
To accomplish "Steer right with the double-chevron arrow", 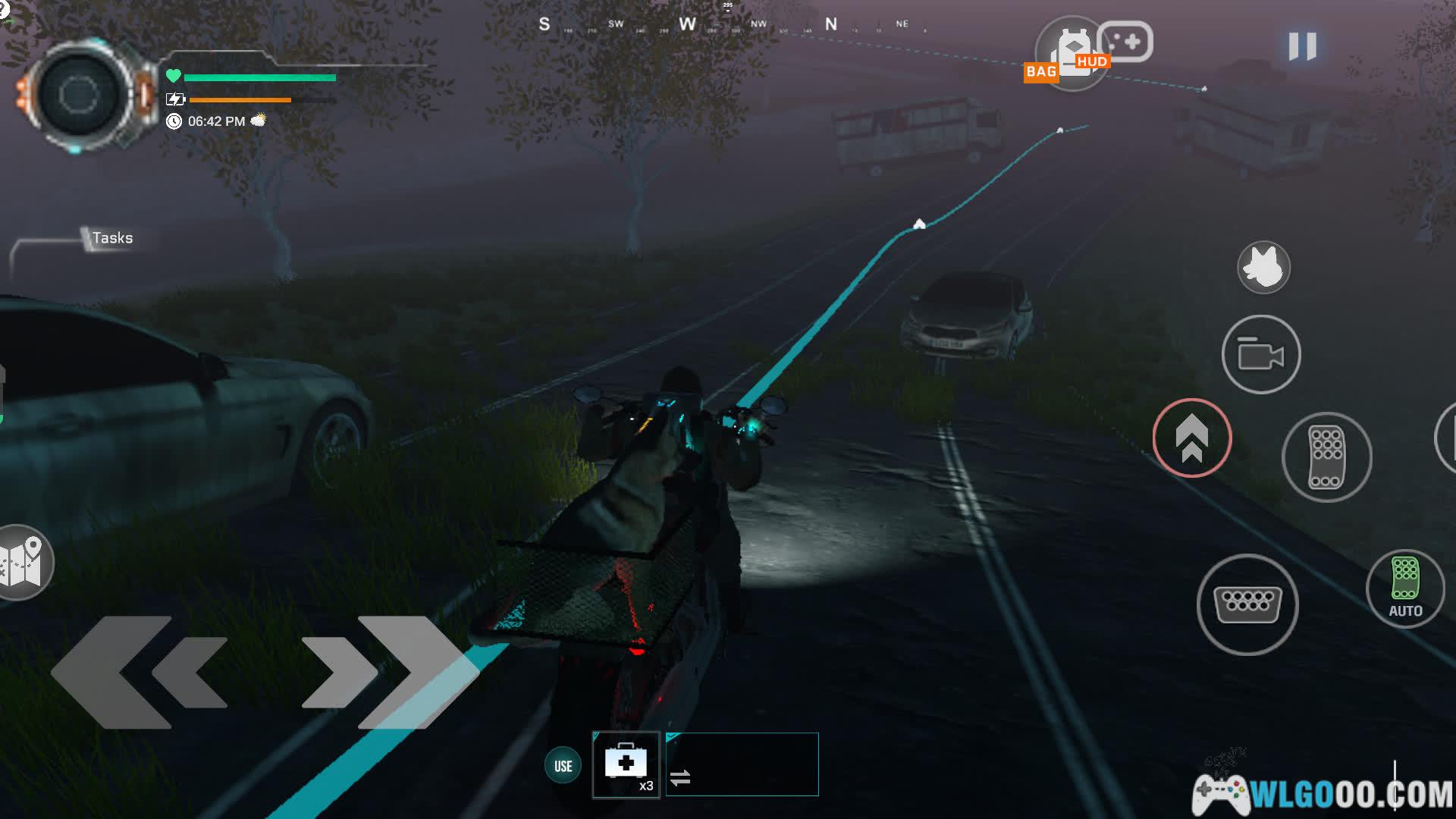I will (390, 672).
